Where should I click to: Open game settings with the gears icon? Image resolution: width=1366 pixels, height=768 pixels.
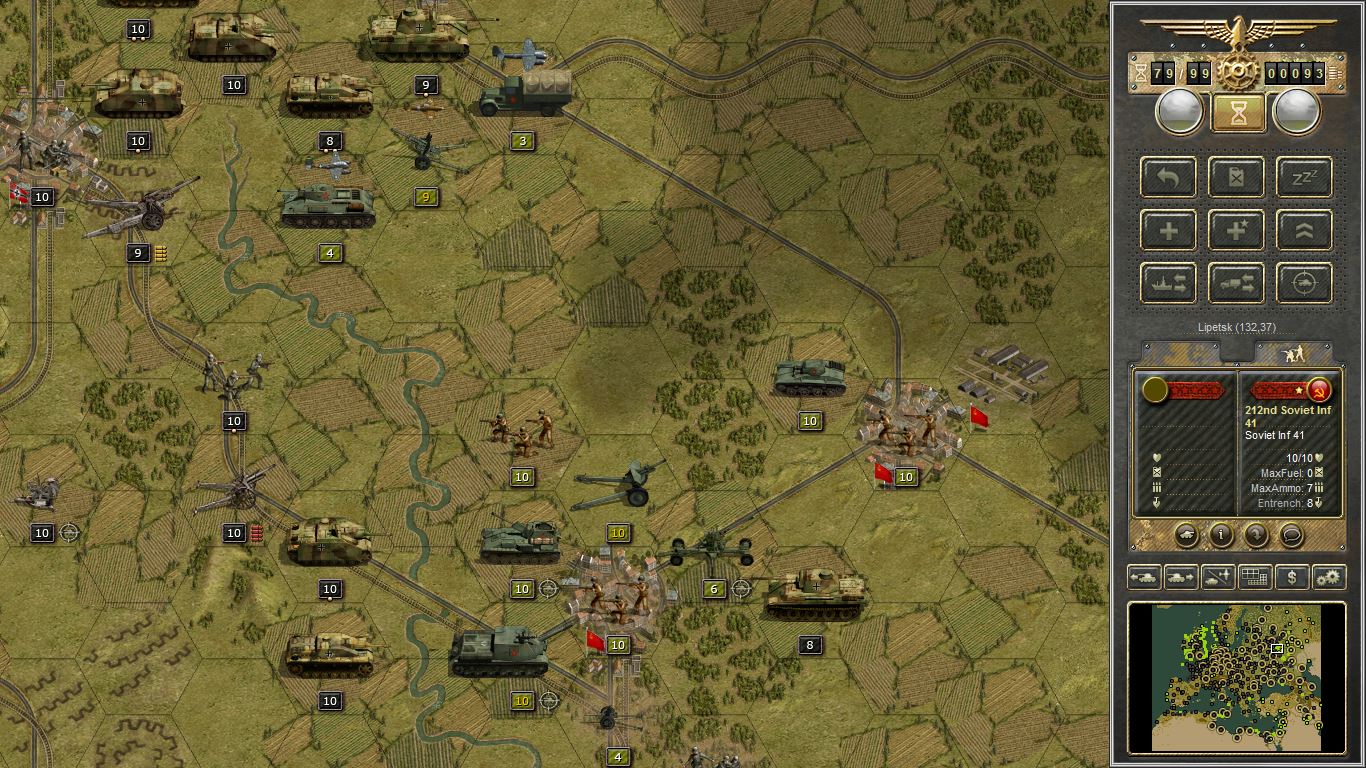1330,577
